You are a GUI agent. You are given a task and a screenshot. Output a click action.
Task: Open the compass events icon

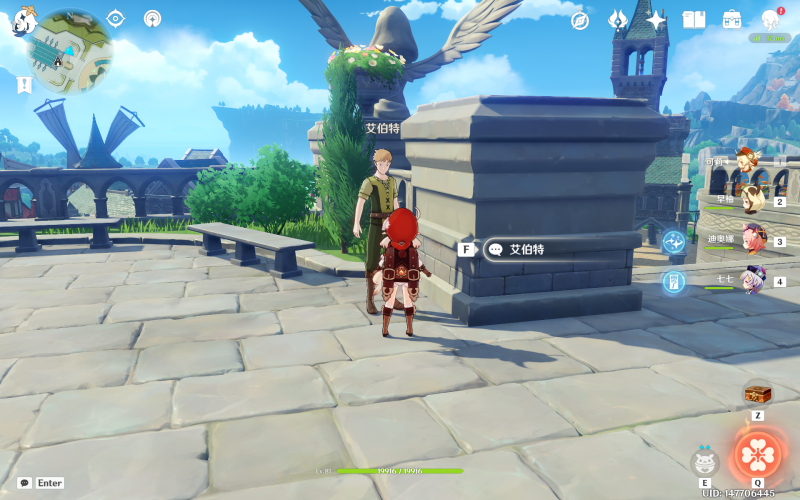pos(579,20)
